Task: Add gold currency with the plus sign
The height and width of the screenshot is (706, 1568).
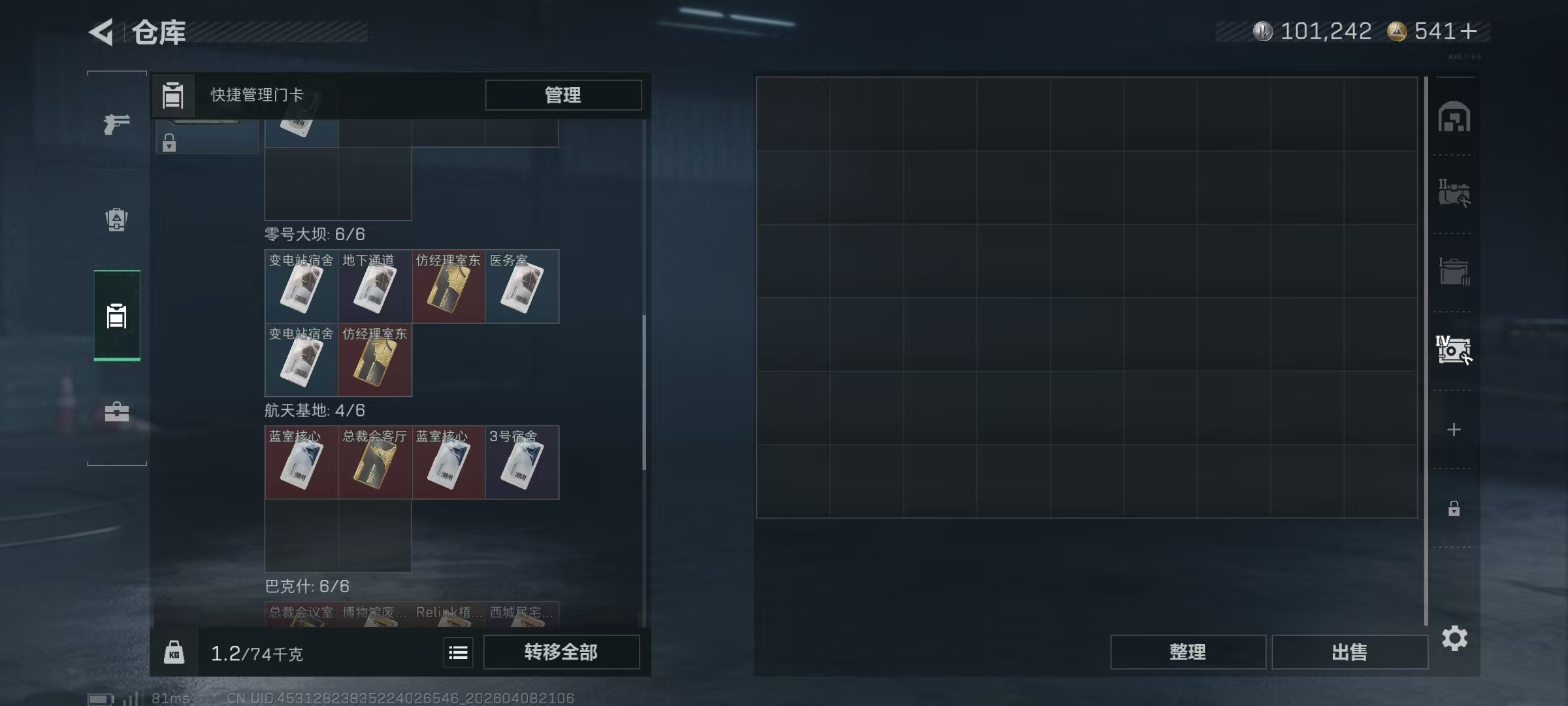Action: tap(1469, 31)
